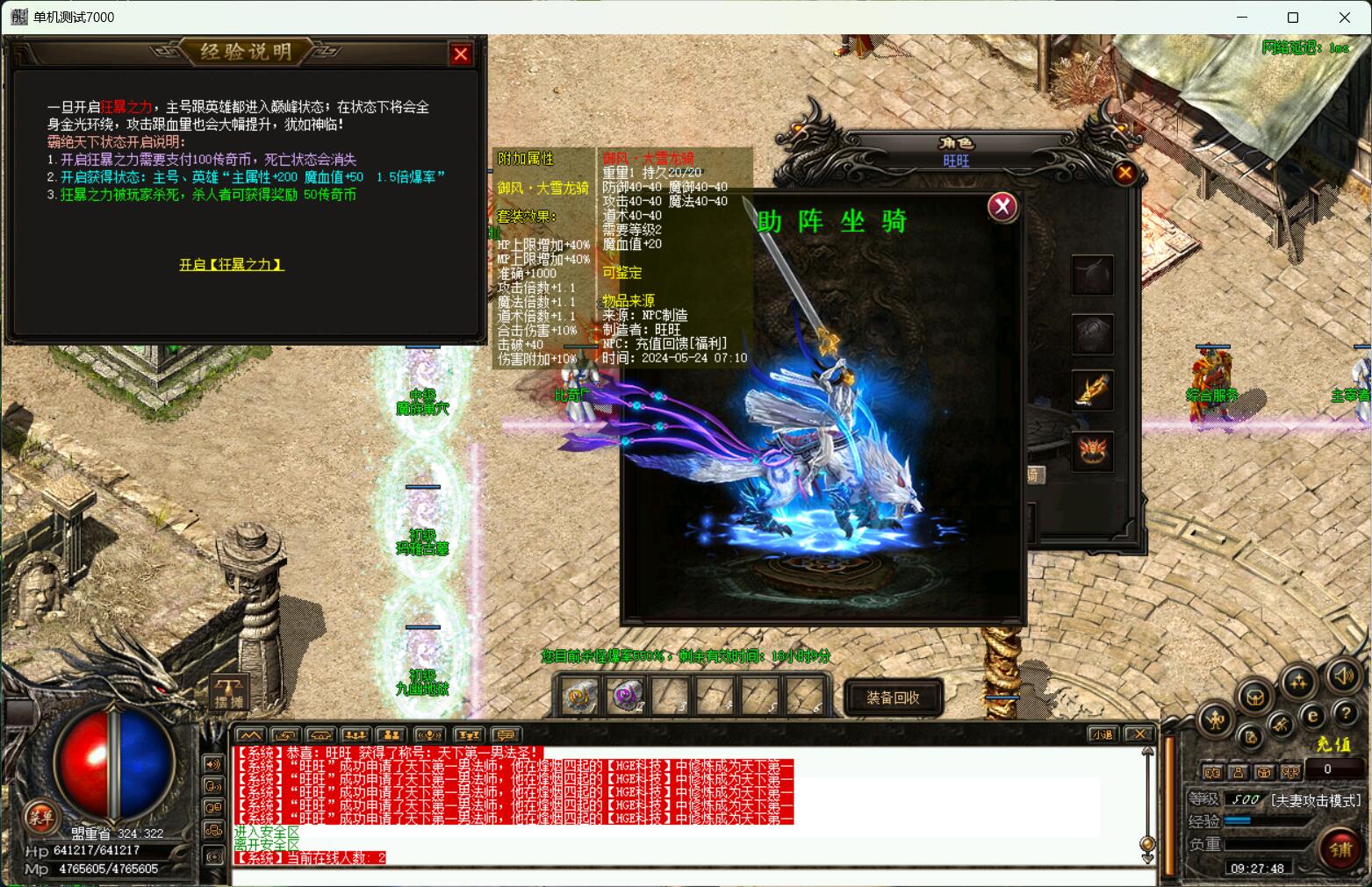Click the 小退 logout button
This screenshot has height=887, width=1372.
pyautogui.click(x=1102, y=734)
